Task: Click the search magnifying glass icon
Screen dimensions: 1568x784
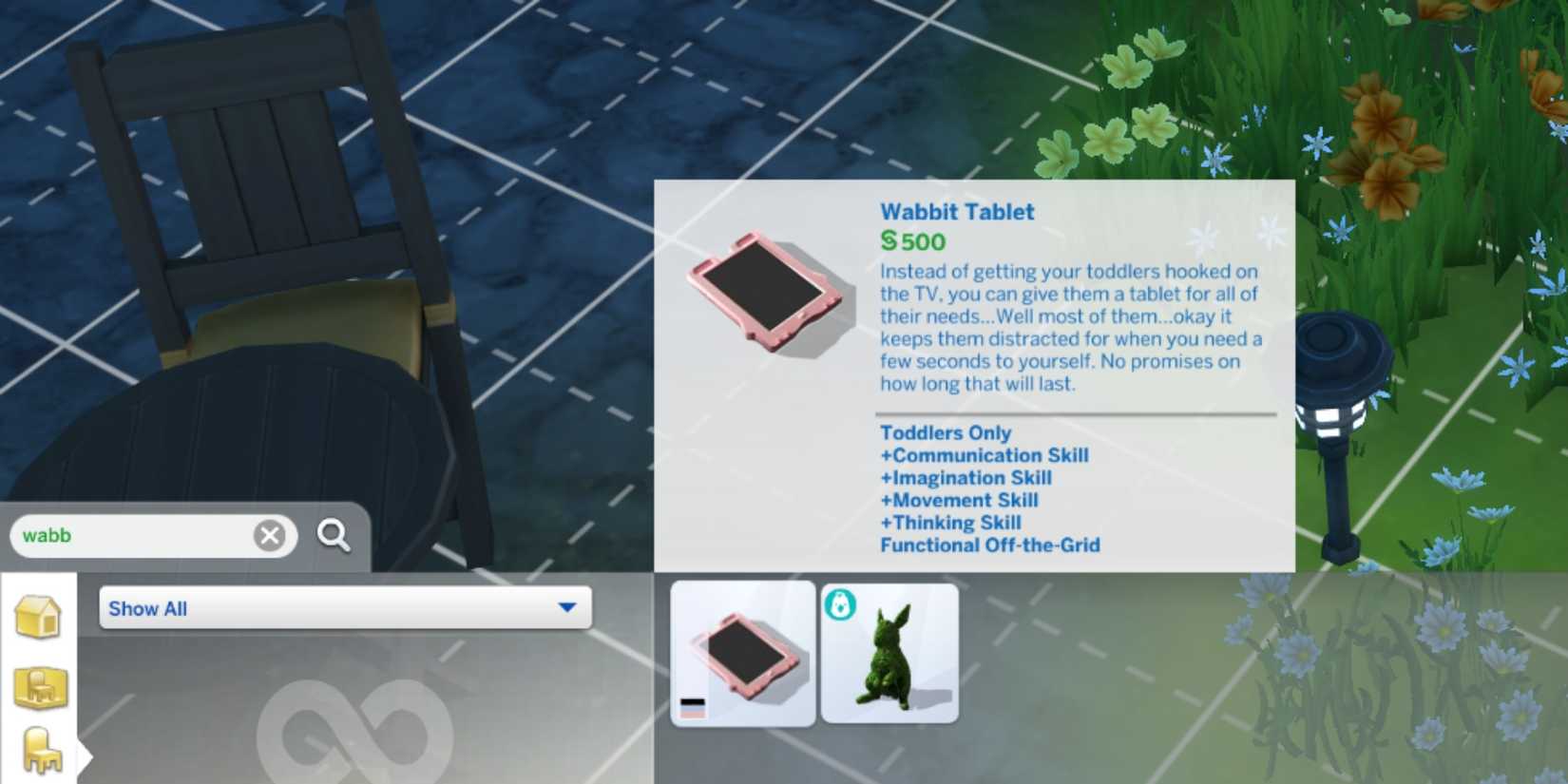Action: pyautogui.click(x=333, y=536)
